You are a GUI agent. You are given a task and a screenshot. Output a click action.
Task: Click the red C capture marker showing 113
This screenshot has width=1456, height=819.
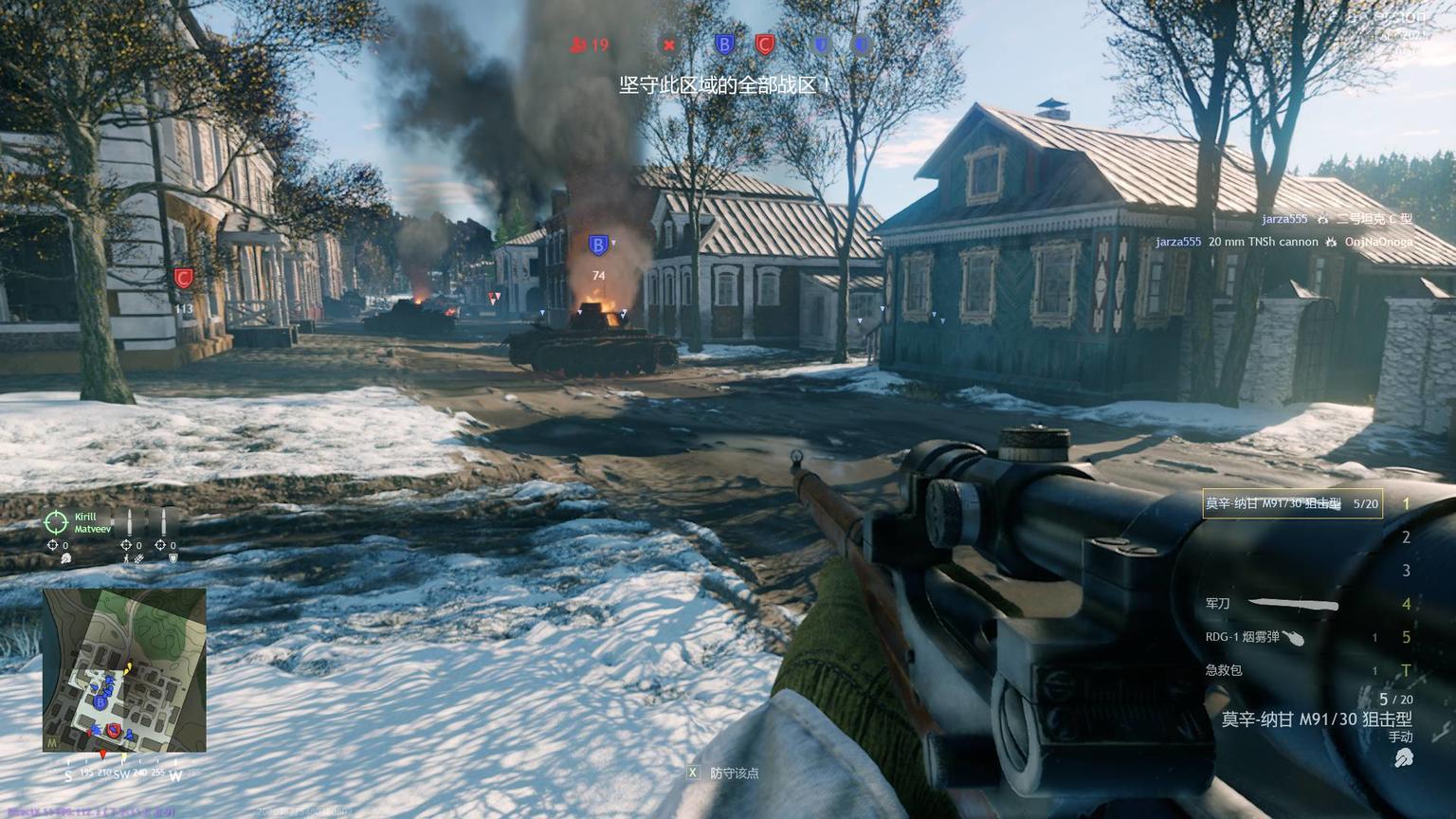coord(183,279)
